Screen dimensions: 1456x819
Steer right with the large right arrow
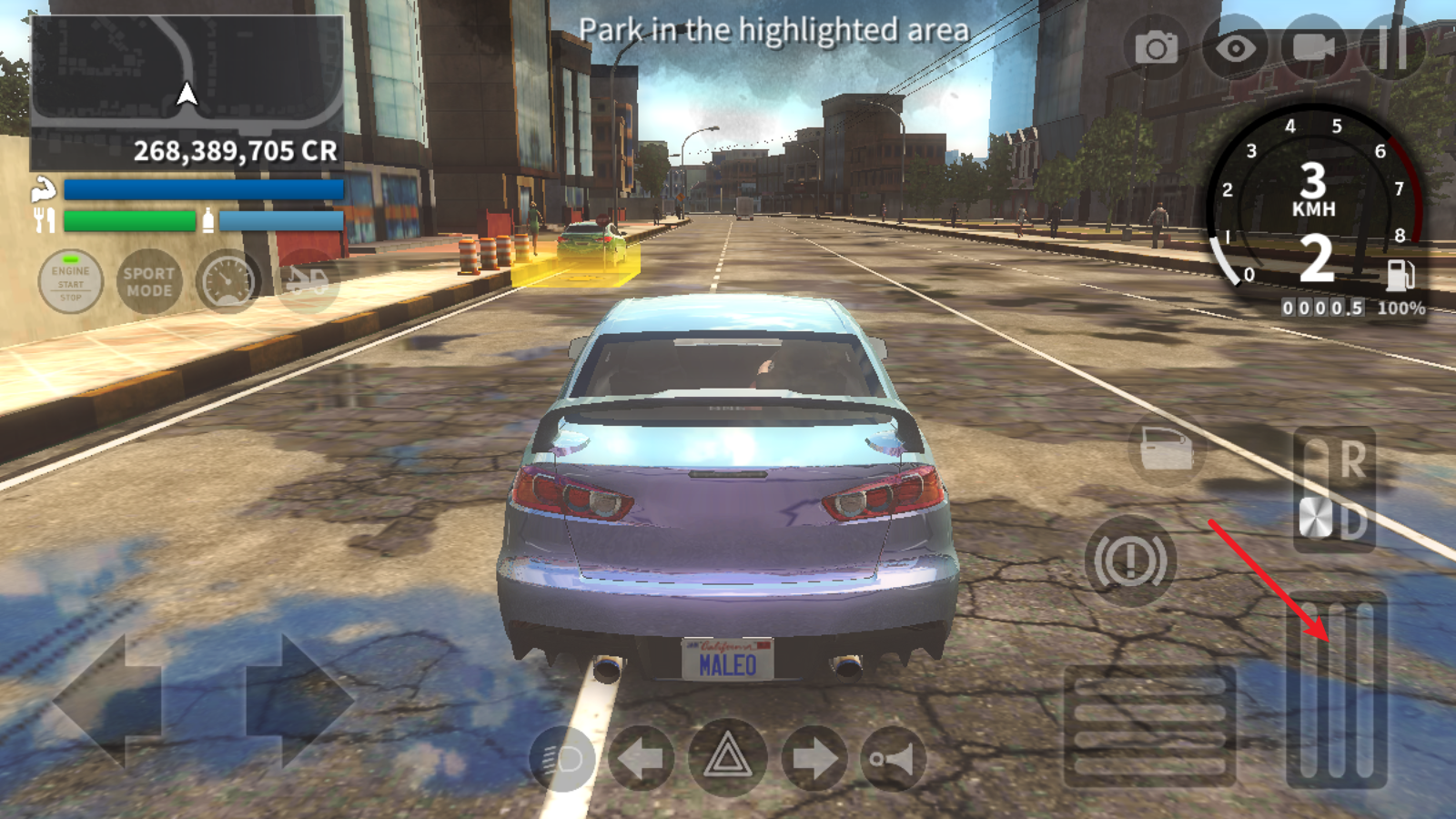pyautogui.click(x=300, y=701)
